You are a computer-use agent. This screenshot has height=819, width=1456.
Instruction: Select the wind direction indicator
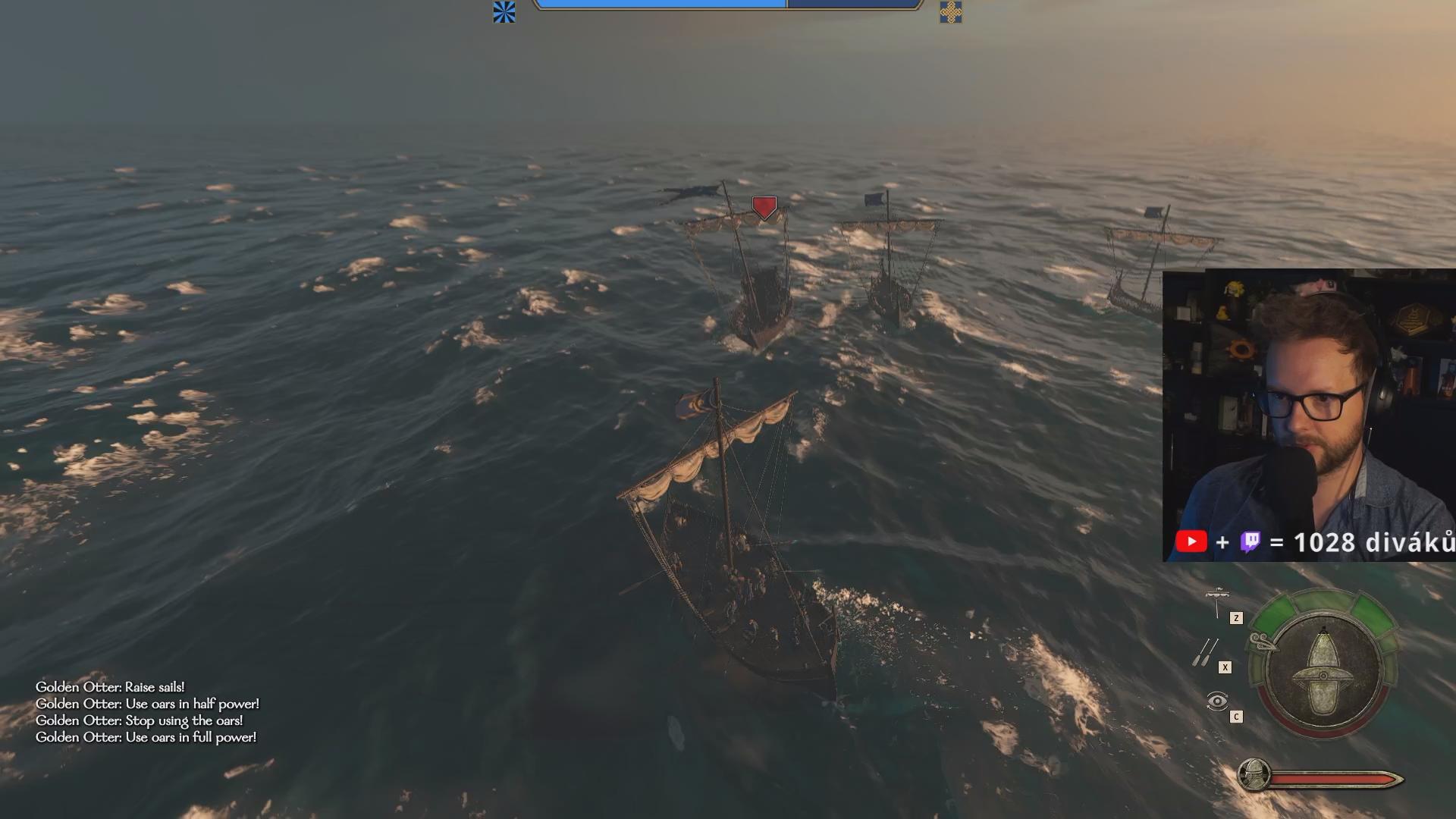pyautogui.click(x=1263, y=642)
